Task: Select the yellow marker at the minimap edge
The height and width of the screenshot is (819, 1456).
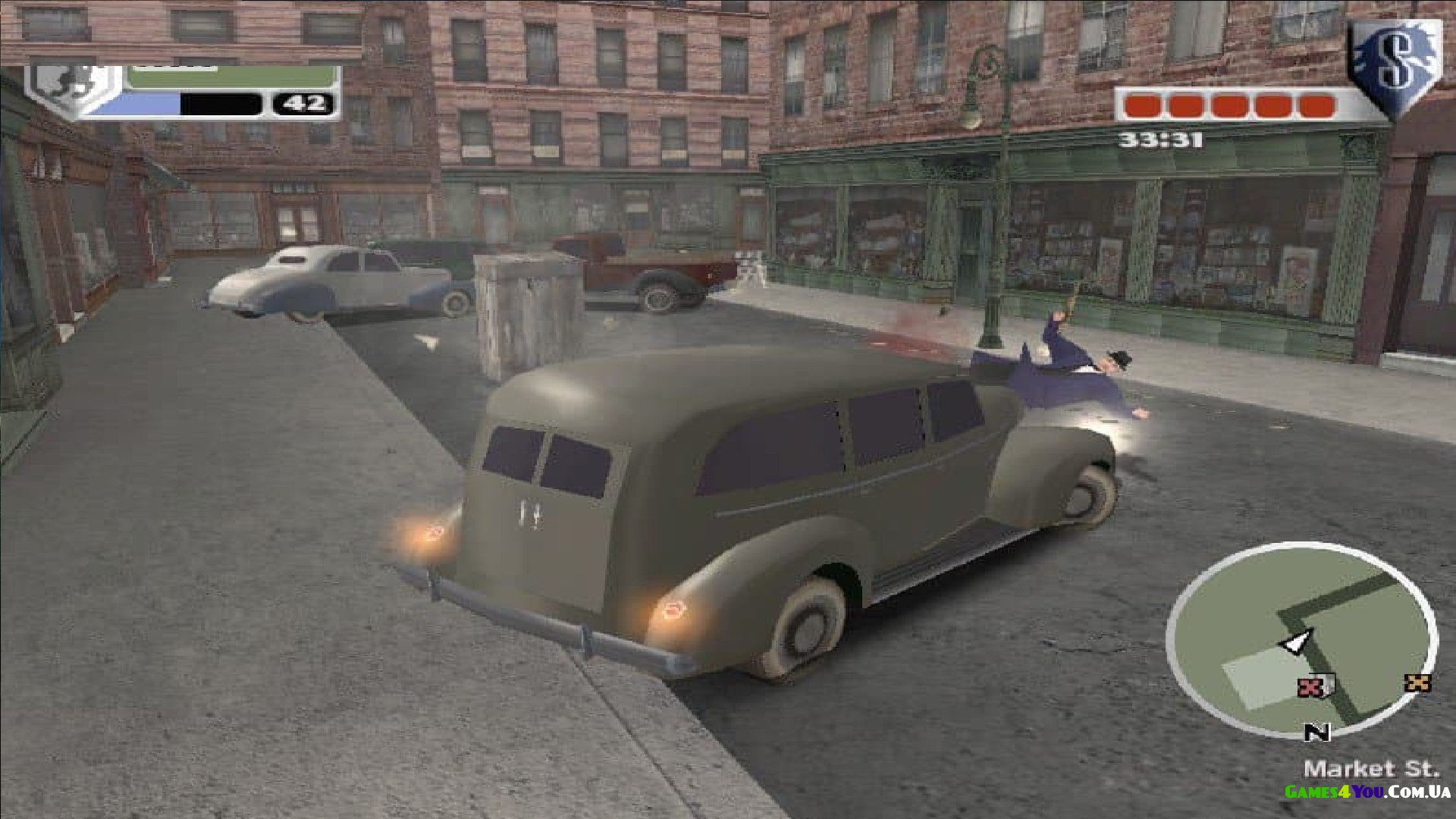Action: [x=1417, y=682]
